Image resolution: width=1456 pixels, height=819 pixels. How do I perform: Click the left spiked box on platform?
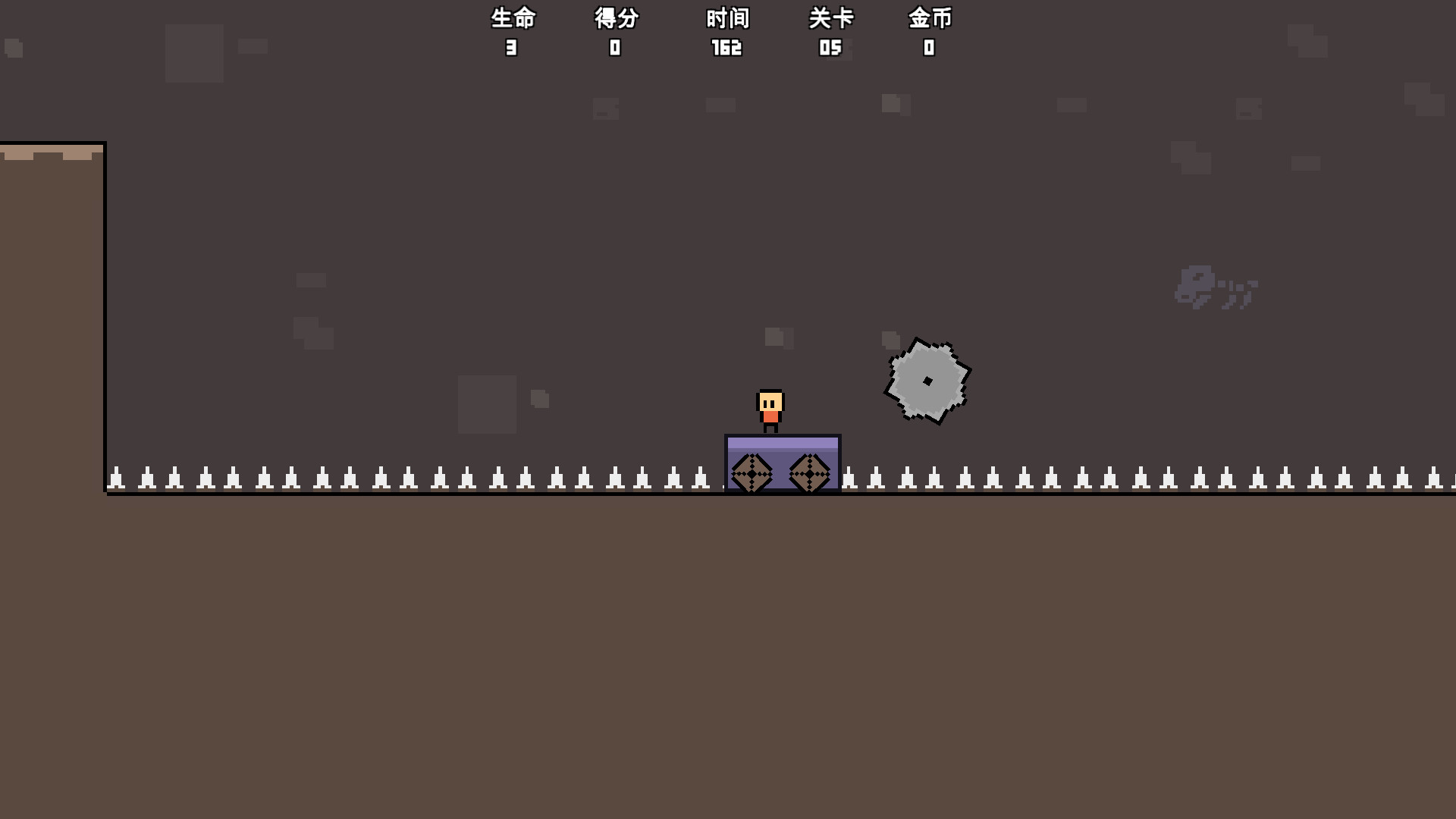click(x=751, y=472)
